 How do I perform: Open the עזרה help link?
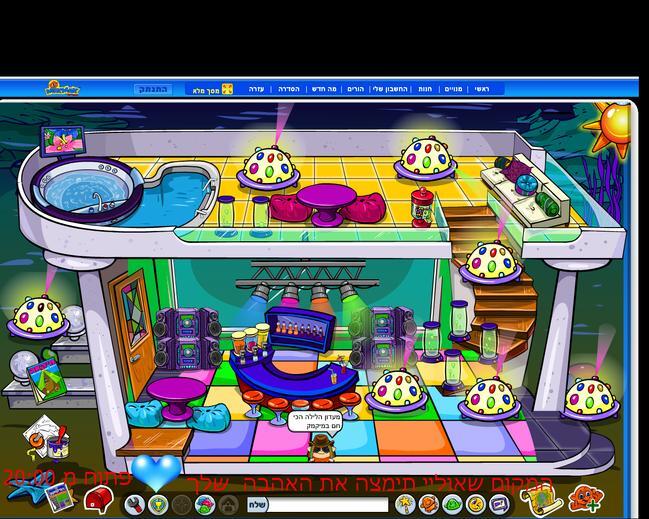point(257,89)
